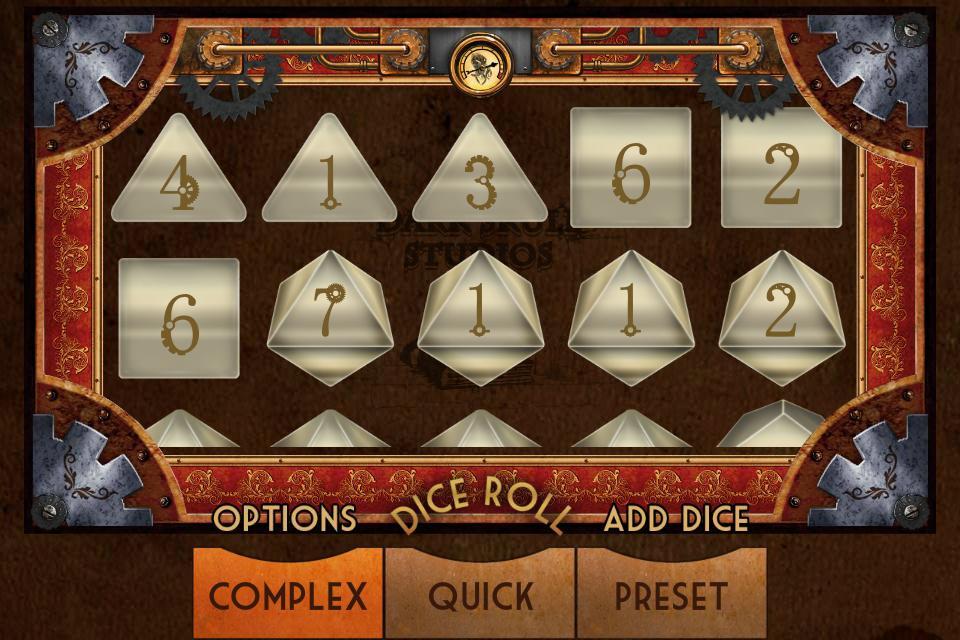The height and width of the screenshot is (640, 960).
Task: Open the Preset tab
Action: coord(671,596)
